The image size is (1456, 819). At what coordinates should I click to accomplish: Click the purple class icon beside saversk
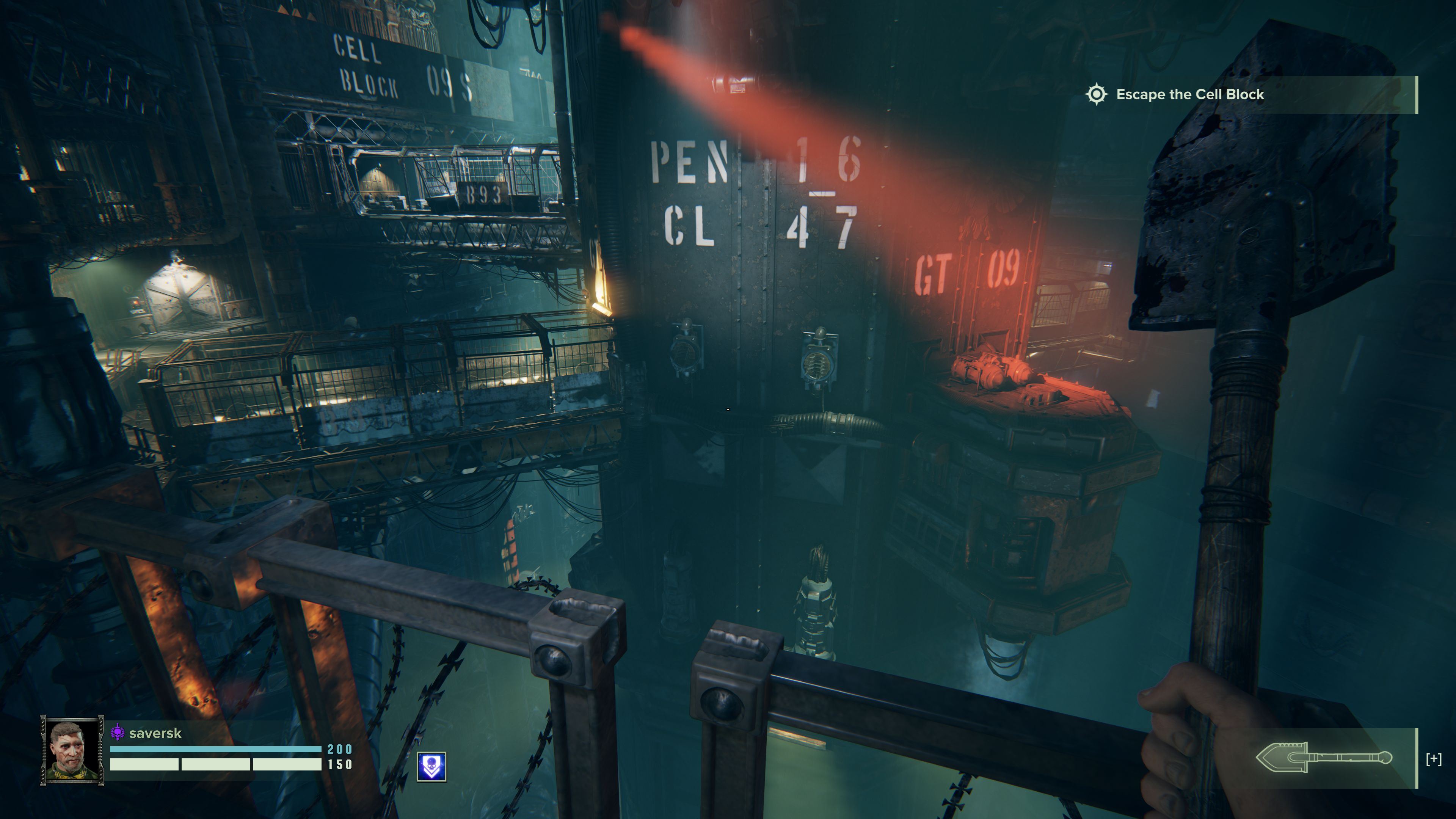117,733
